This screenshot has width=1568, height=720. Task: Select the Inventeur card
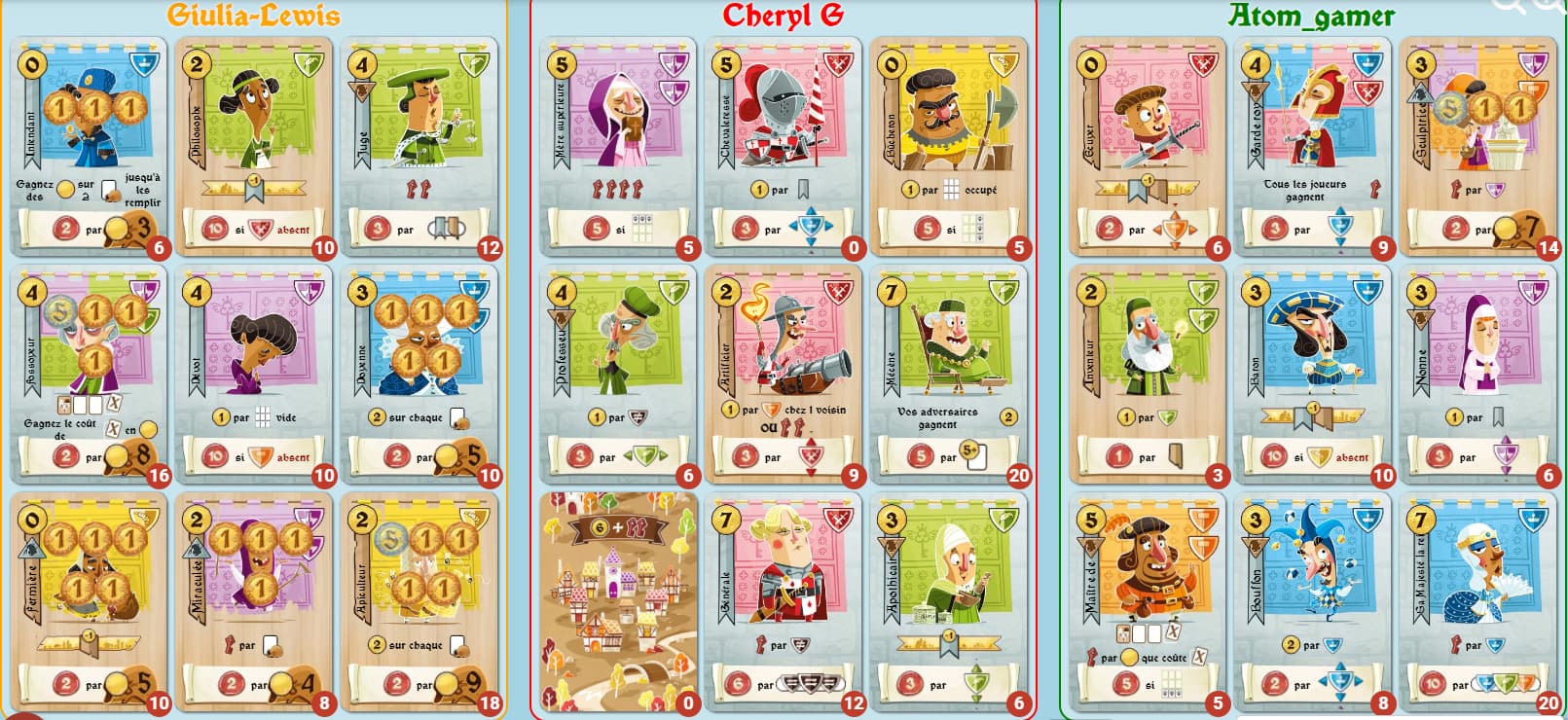[1149, 375]
